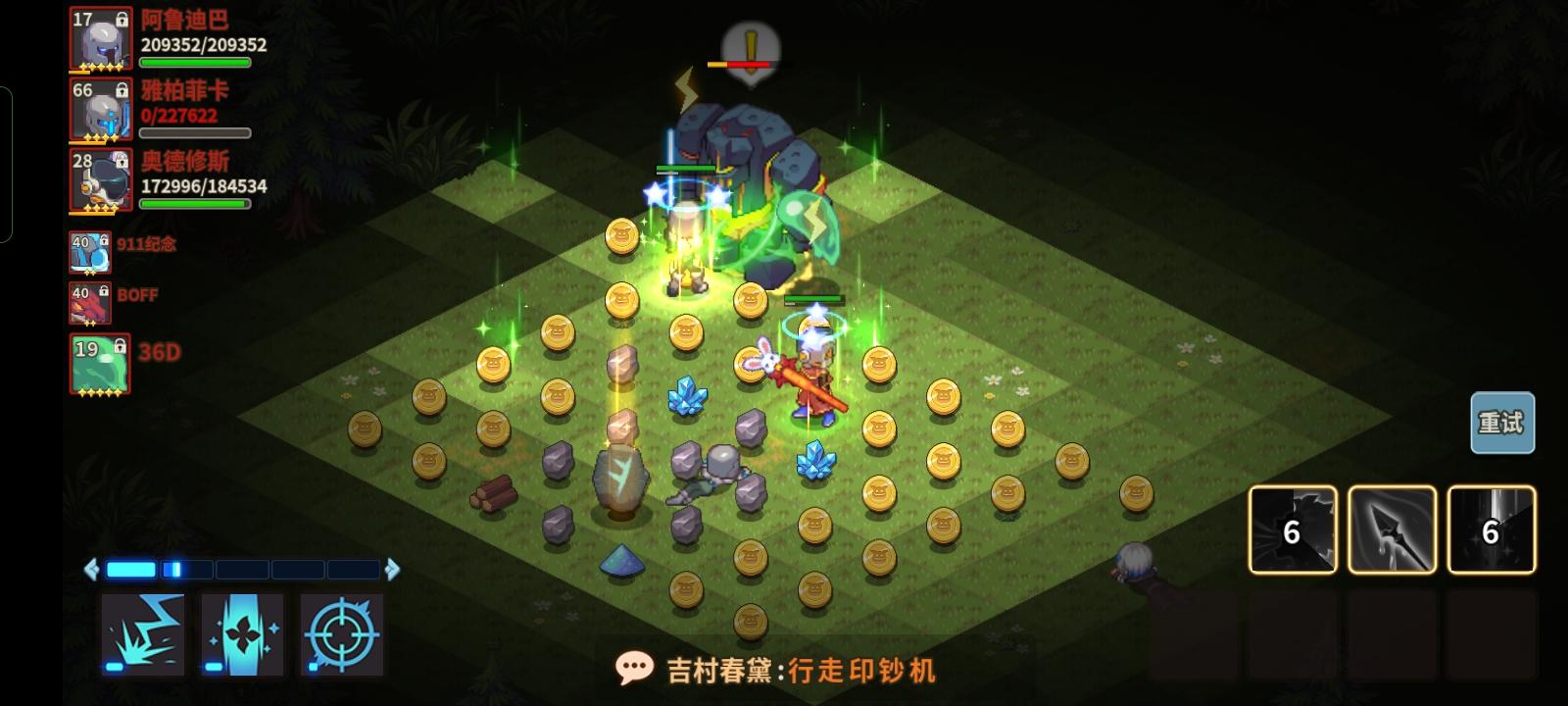This screenshot has width=1568, height=706.
Task: Use the spear drop skill icon
Action: (1393, 529)
